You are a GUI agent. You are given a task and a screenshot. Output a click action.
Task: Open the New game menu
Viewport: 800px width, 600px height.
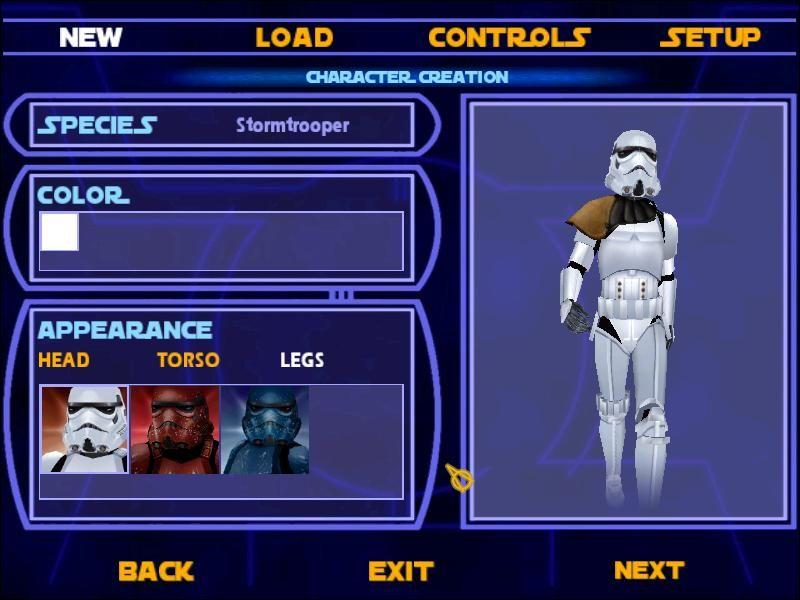coord(90,38)
